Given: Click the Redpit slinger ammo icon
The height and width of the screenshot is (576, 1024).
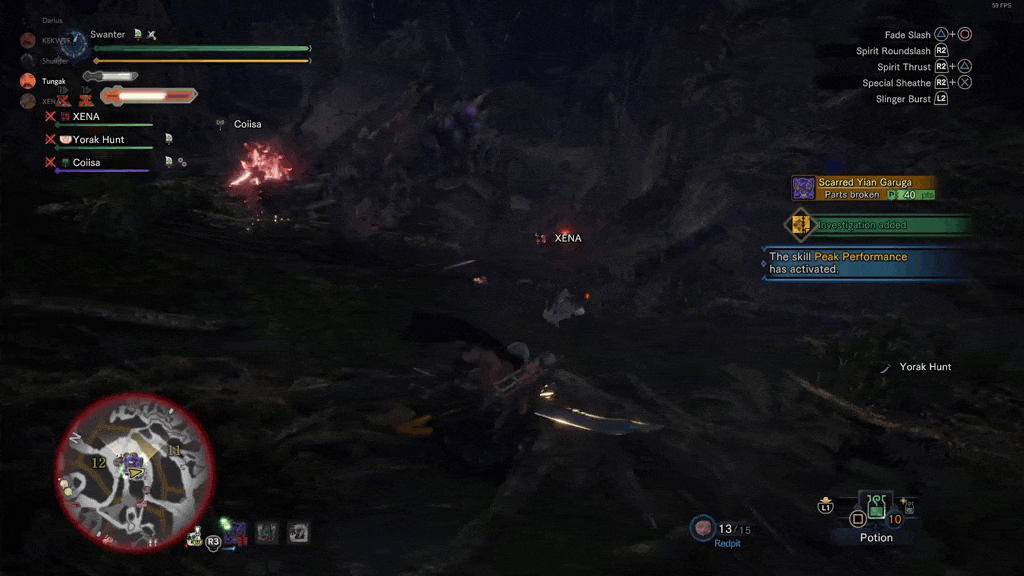Looking at the screenshot, I should tap(703, 527).
